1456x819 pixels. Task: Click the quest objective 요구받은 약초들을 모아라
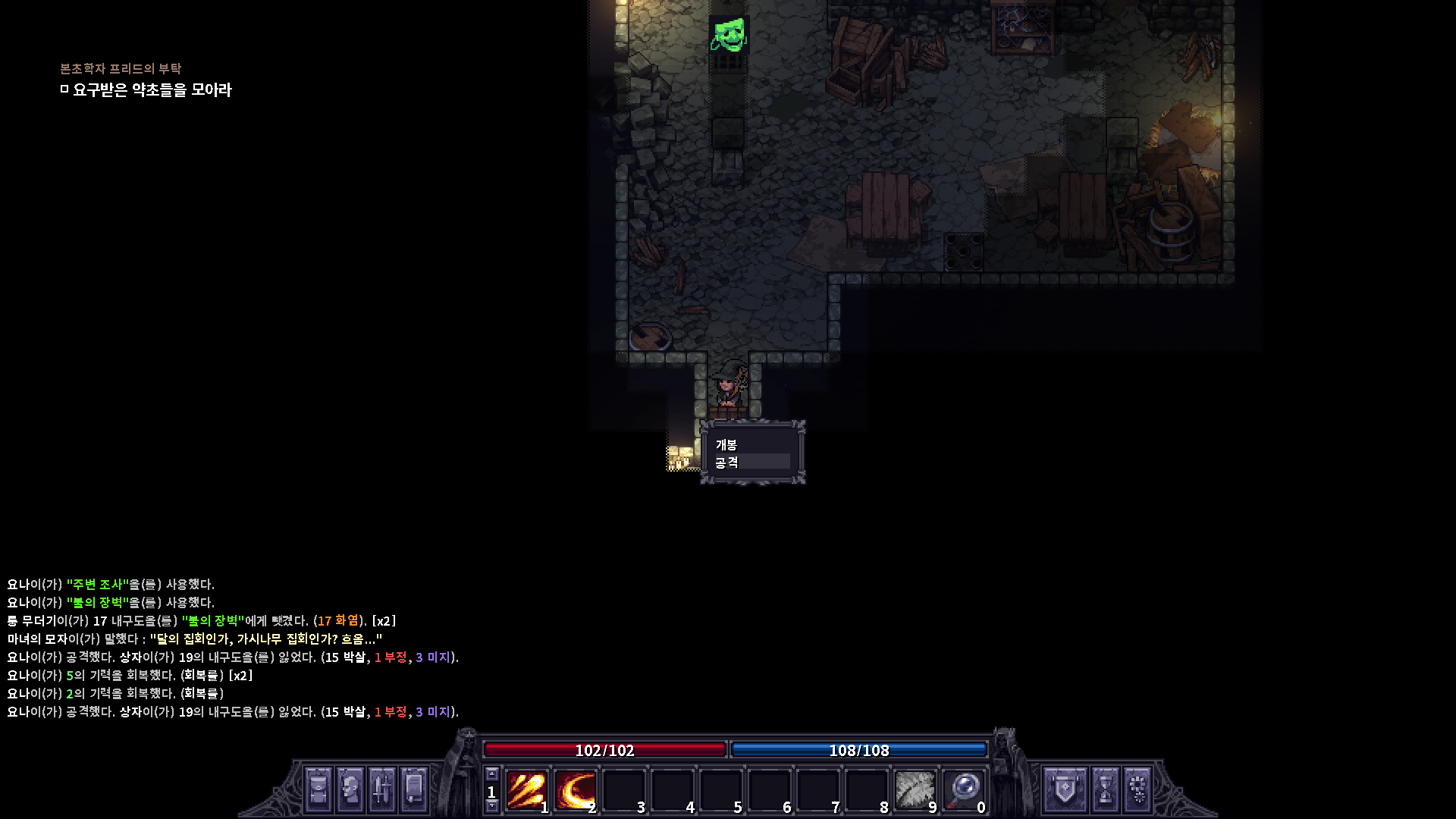[152, 89]
